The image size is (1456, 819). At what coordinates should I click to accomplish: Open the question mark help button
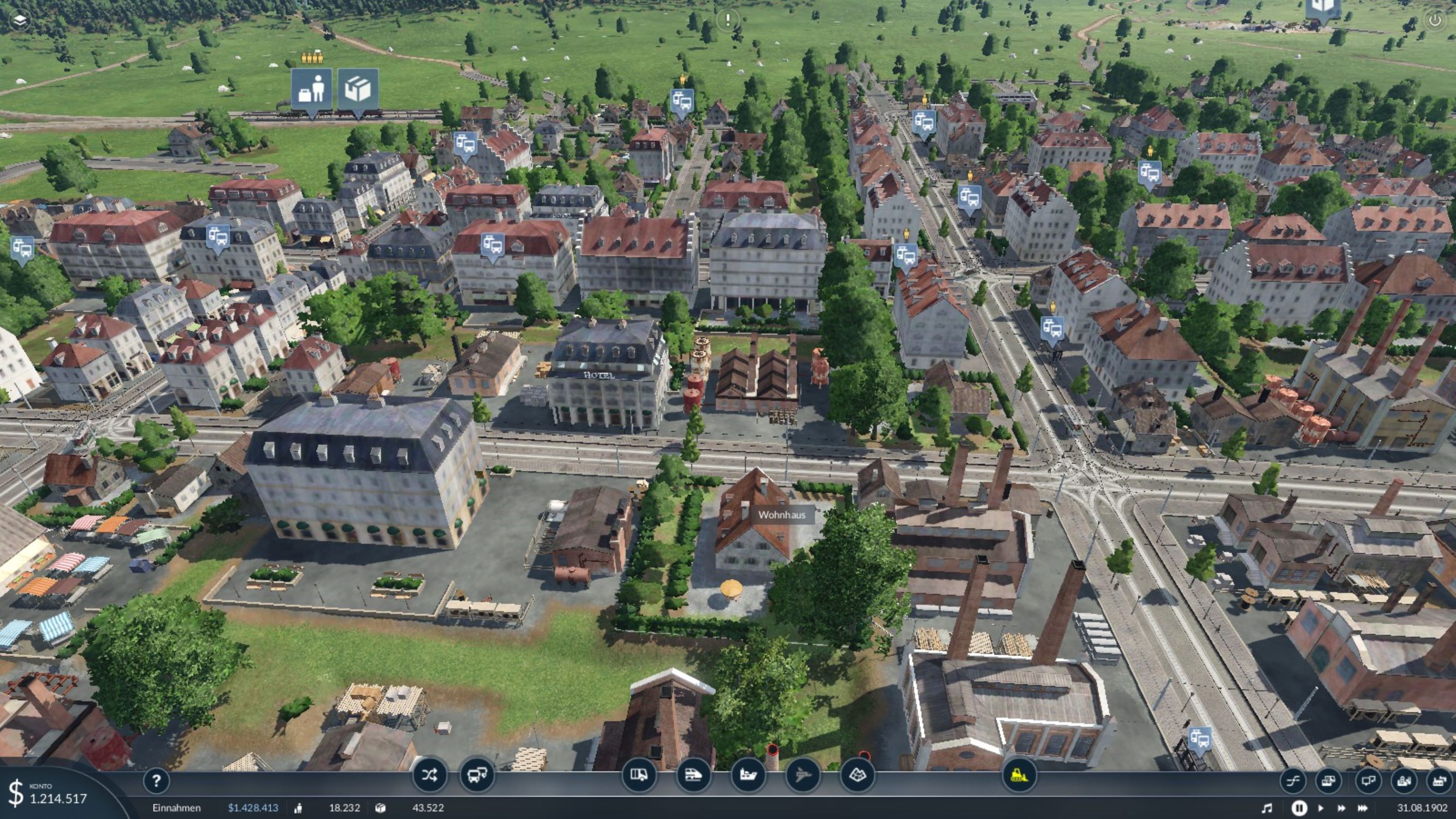156,781
